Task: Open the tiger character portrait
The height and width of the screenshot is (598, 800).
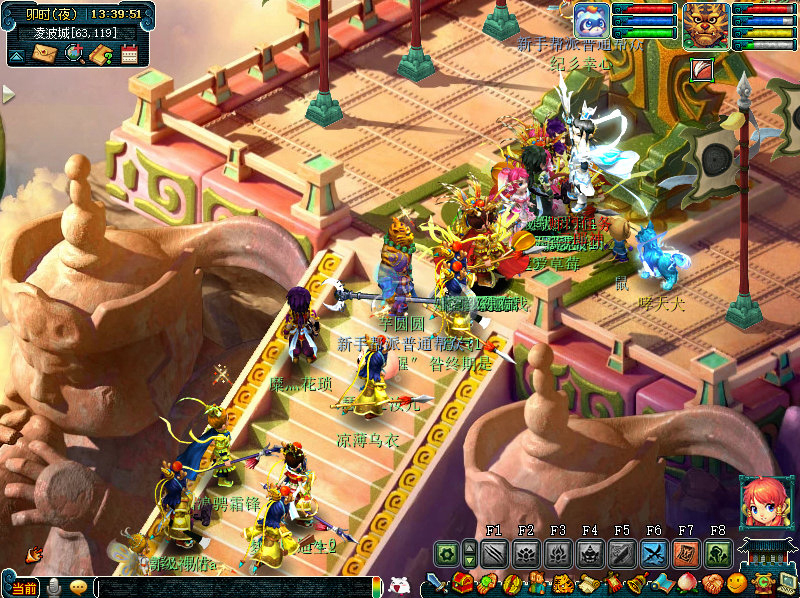Action: tap(707, 25)
